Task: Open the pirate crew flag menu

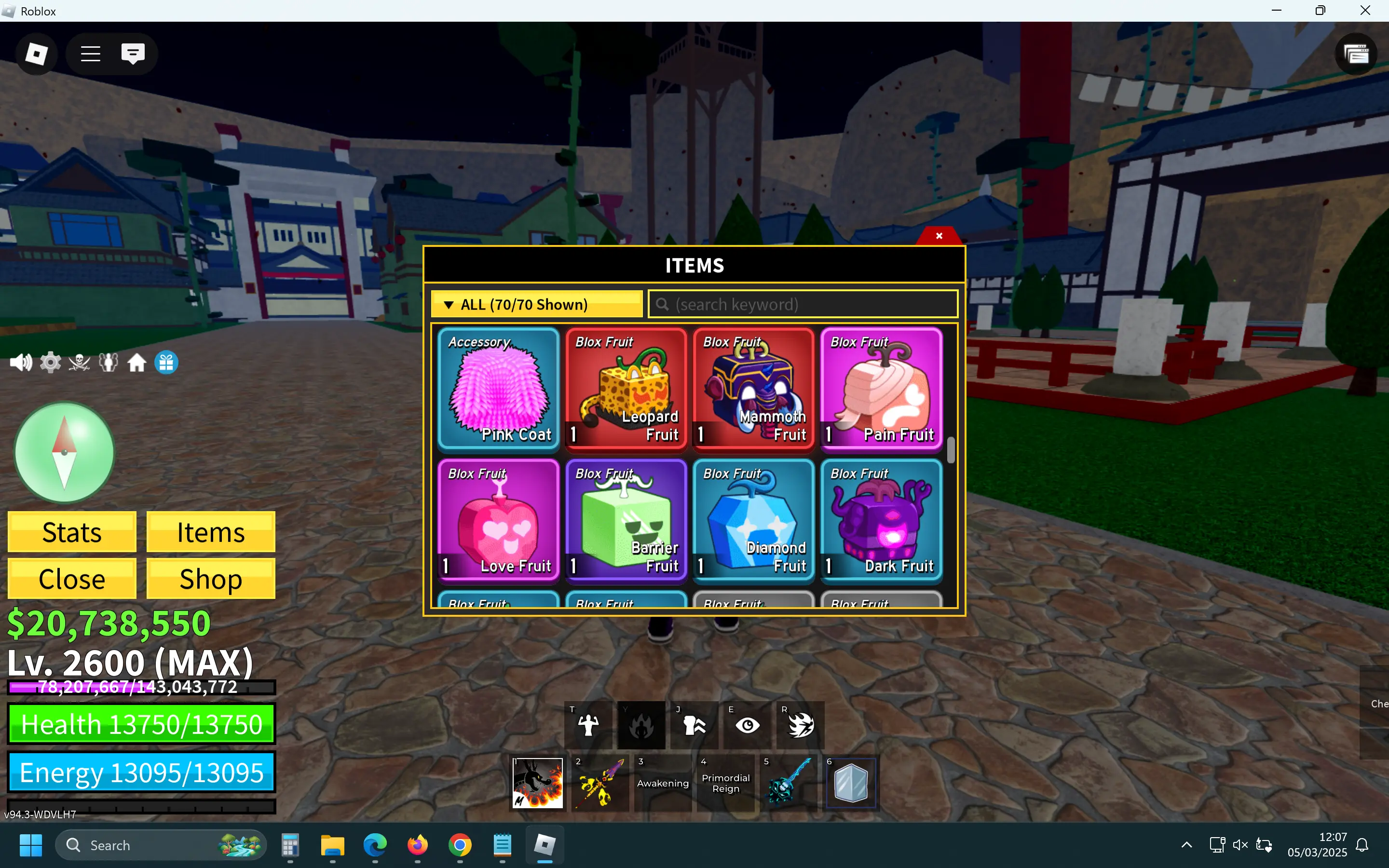Action: pos(79,362)
